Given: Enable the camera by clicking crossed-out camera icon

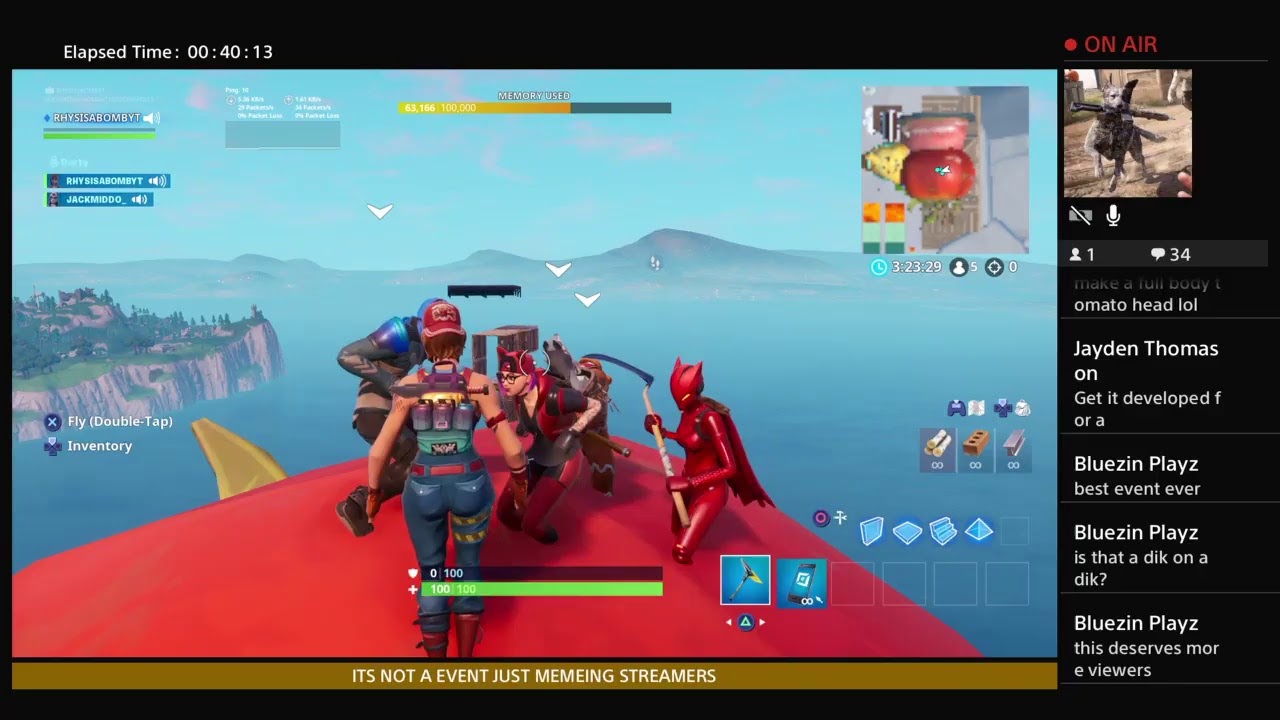Looking at the screenshot, I should [x=1080, y=215].
